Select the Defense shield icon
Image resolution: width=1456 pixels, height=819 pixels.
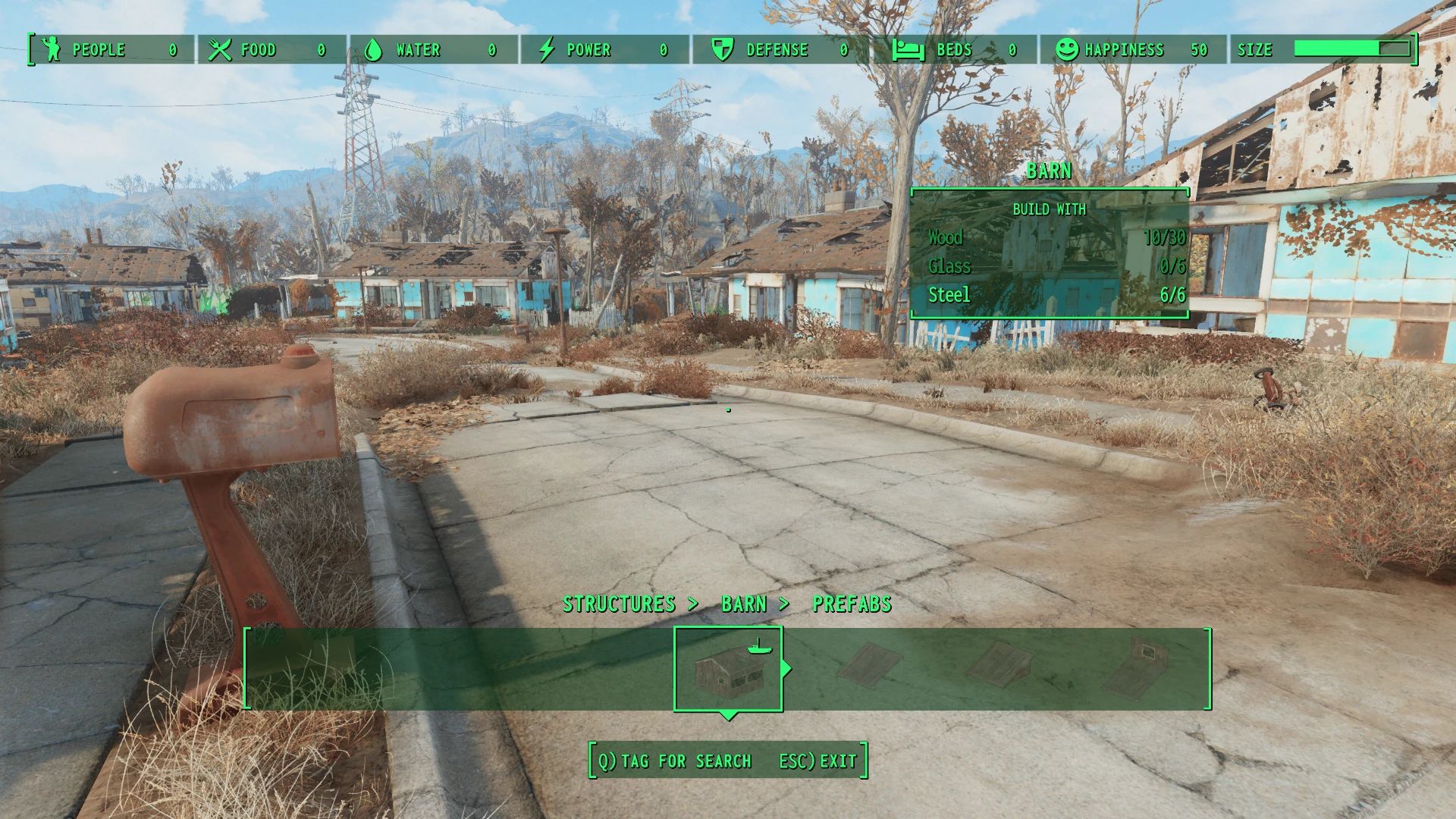click(720, 49)
